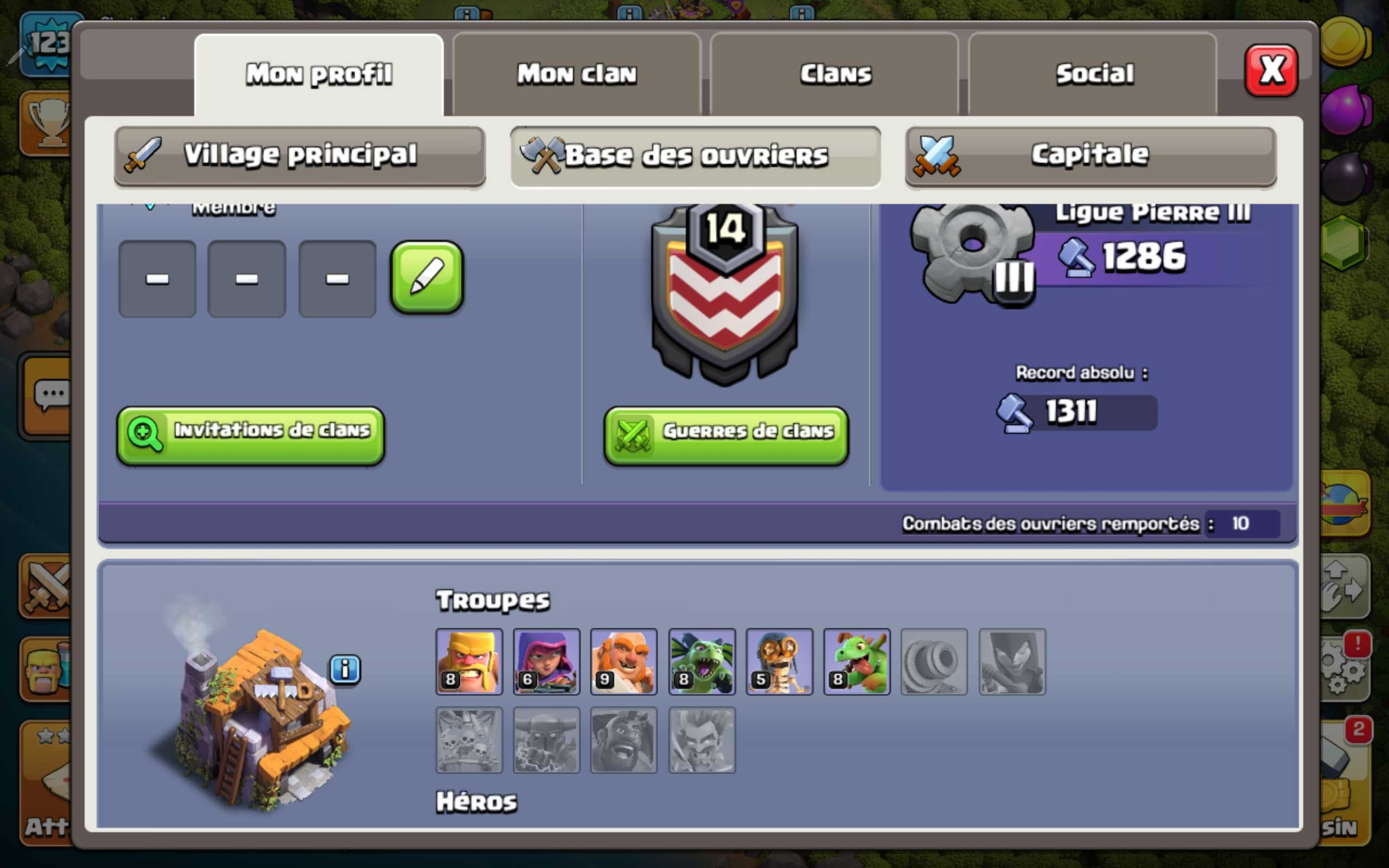The image size is (1389, 868).
Task: Show the Mon profil tab
Action: 319,74
